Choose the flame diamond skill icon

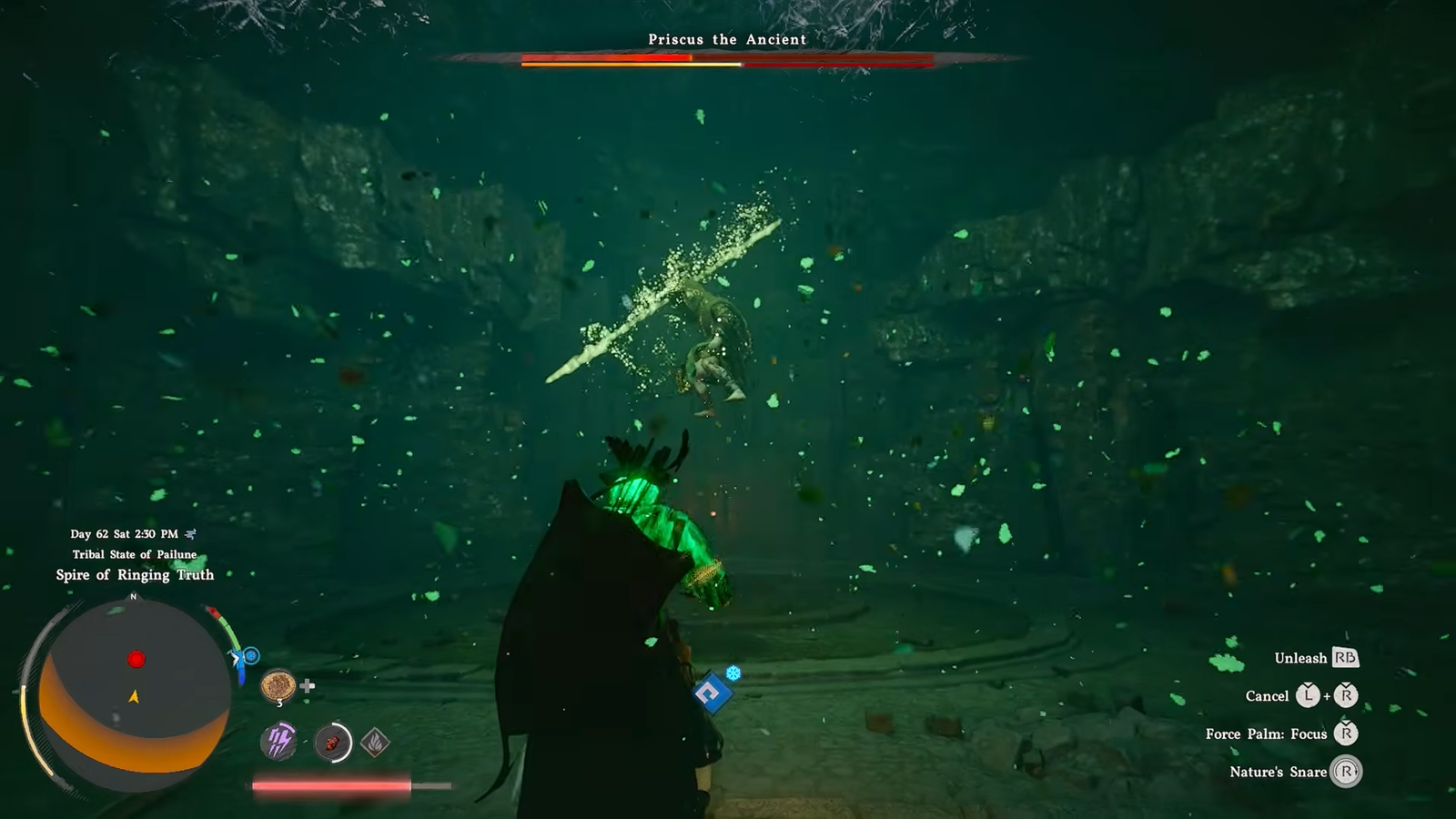click(x=375, y=743)
